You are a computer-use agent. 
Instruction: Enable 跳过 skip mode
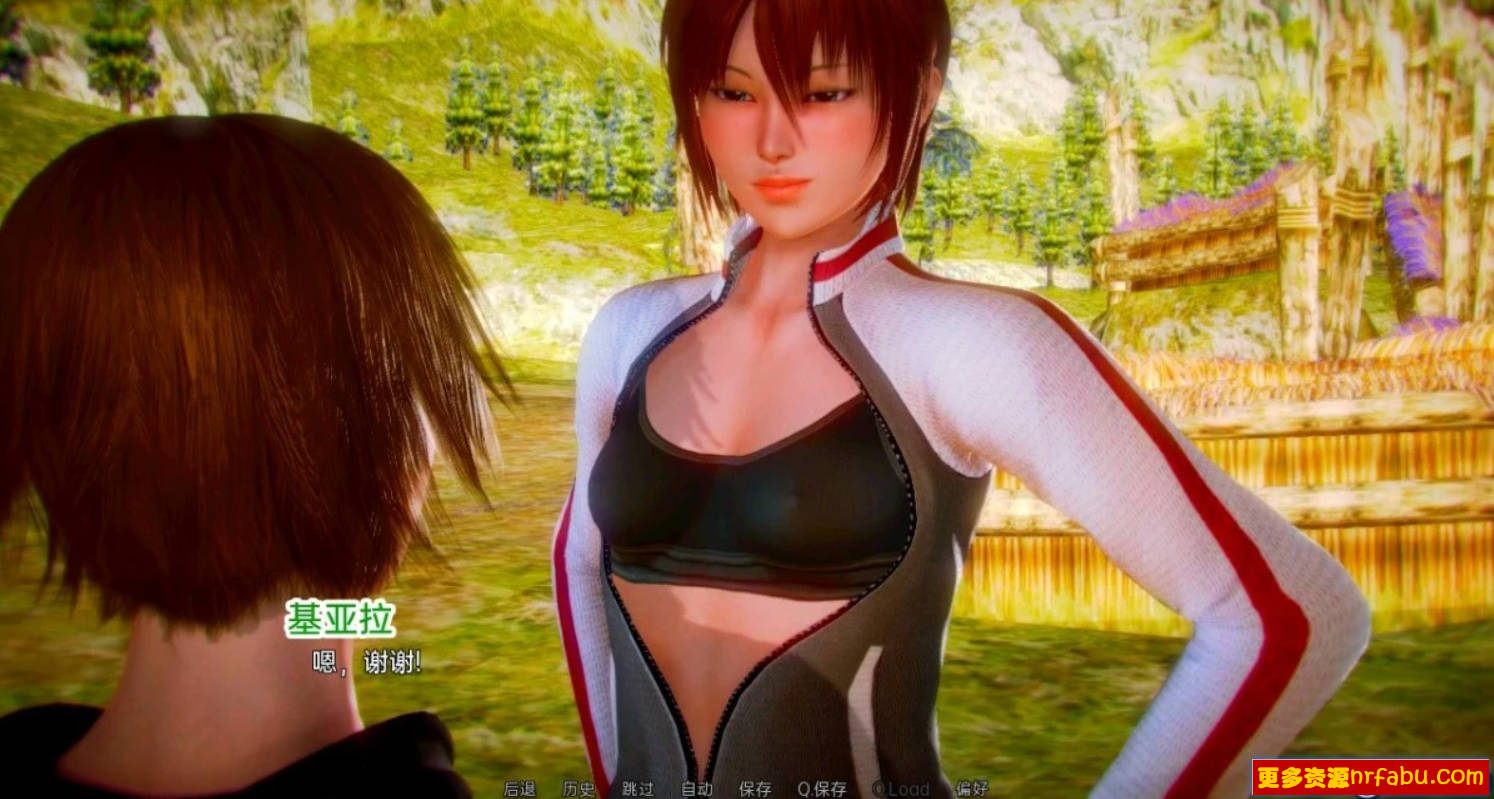(639, 788)
